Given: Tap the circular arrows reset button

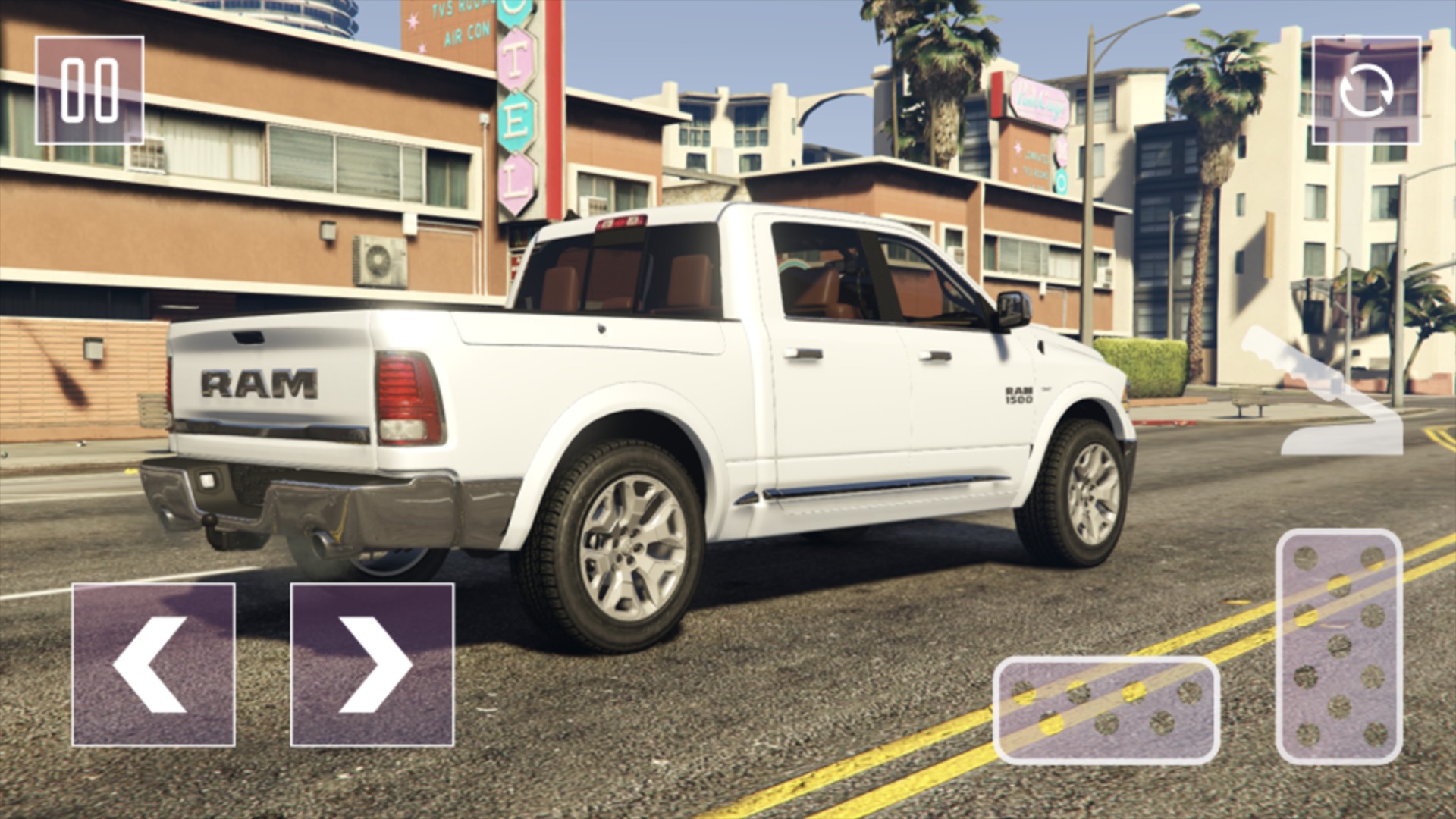Looking at the screenshot, I should (1366, 90).
